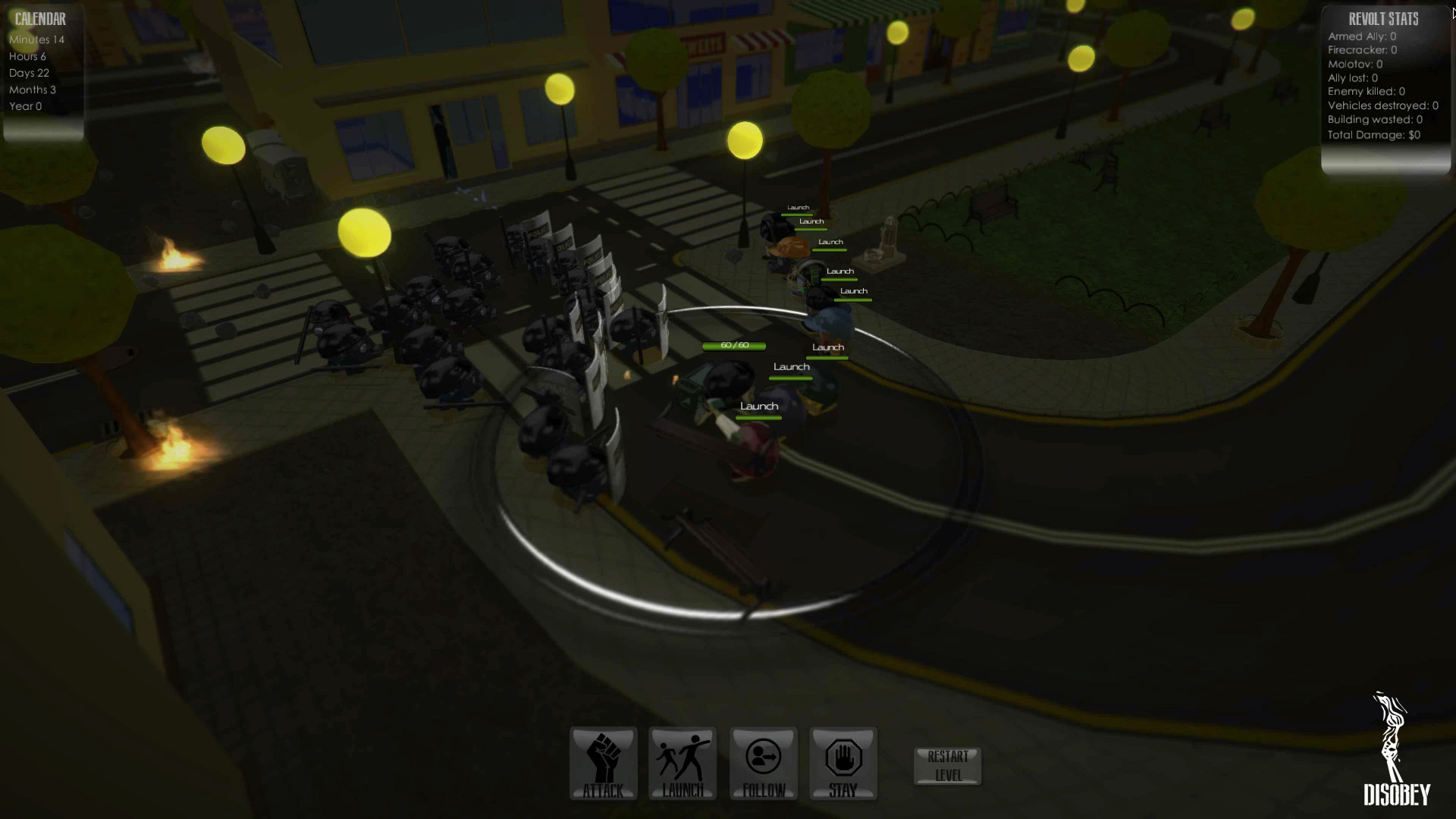Click the Launch tag near the statue

coord(829,241)
